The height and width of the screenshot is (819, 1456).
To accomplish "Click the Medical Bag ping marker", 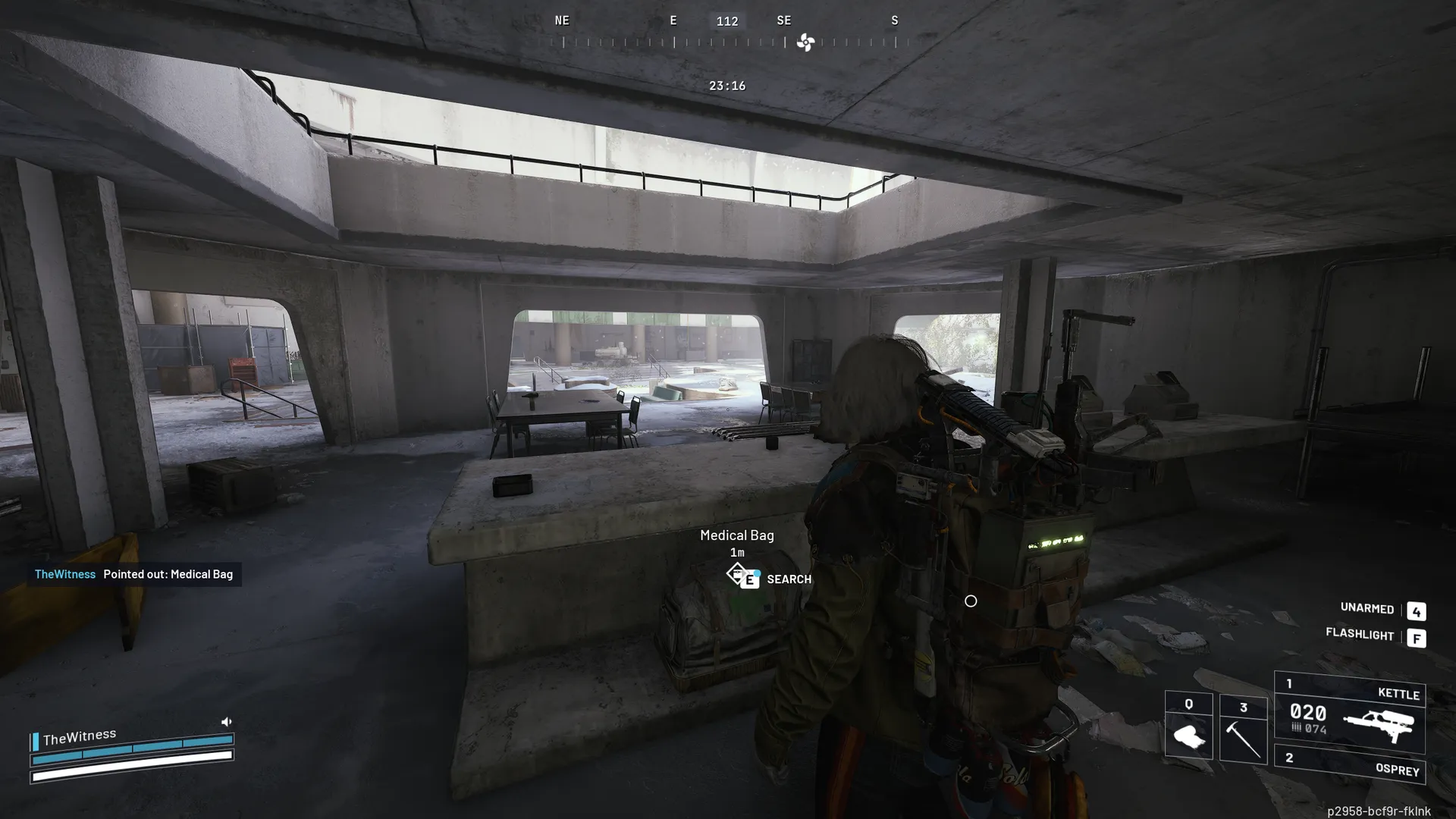I will (x=738, y=574).
